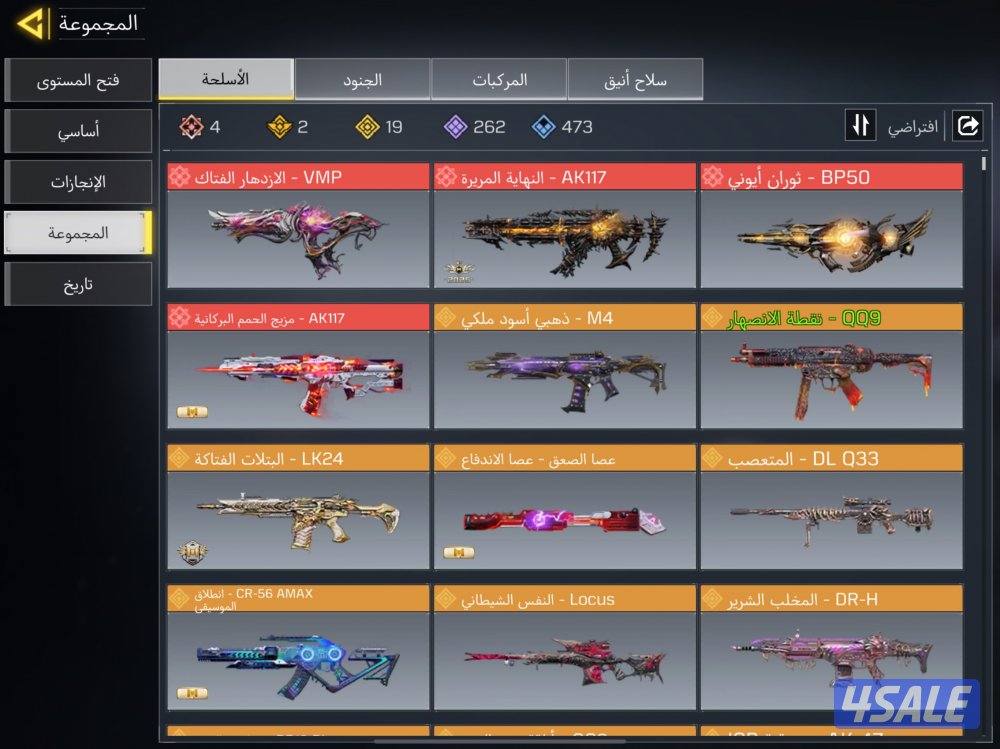
Task: Choose the CR-56 AMAX weapon card
Action: click(298, 649)
